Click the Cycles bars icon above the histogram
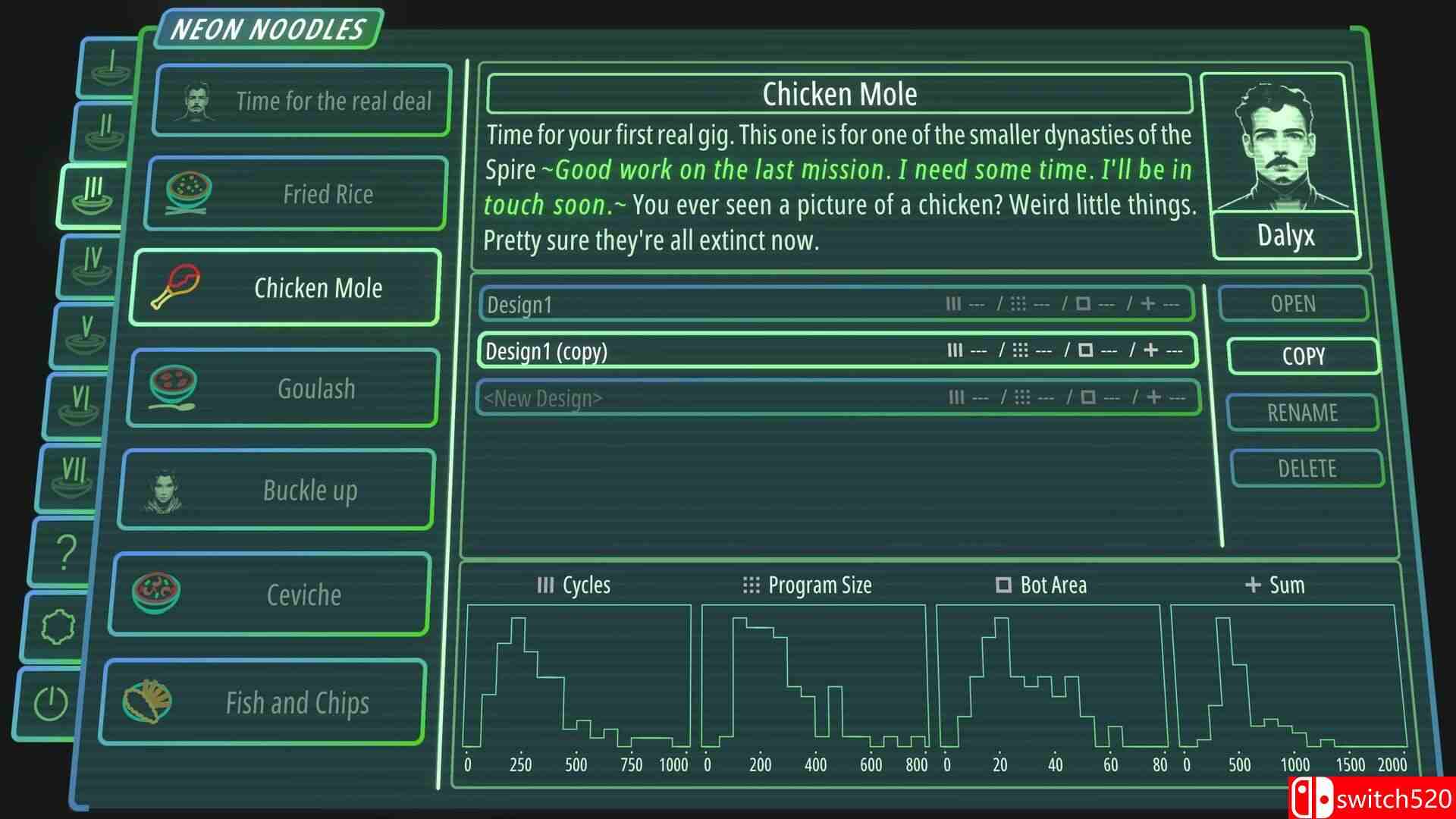The width and height of the screenshot is (1456, 819). (545, 585)
